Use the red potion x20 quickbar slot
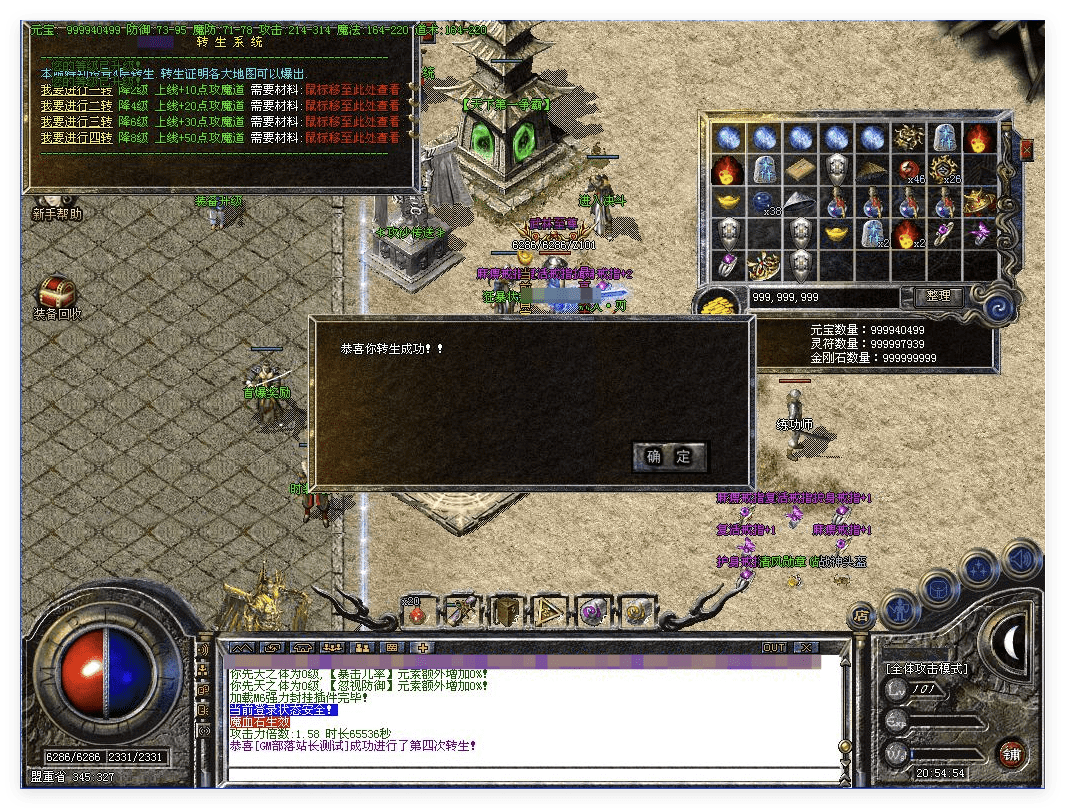1066x809 pixels. tap(417, 611)
